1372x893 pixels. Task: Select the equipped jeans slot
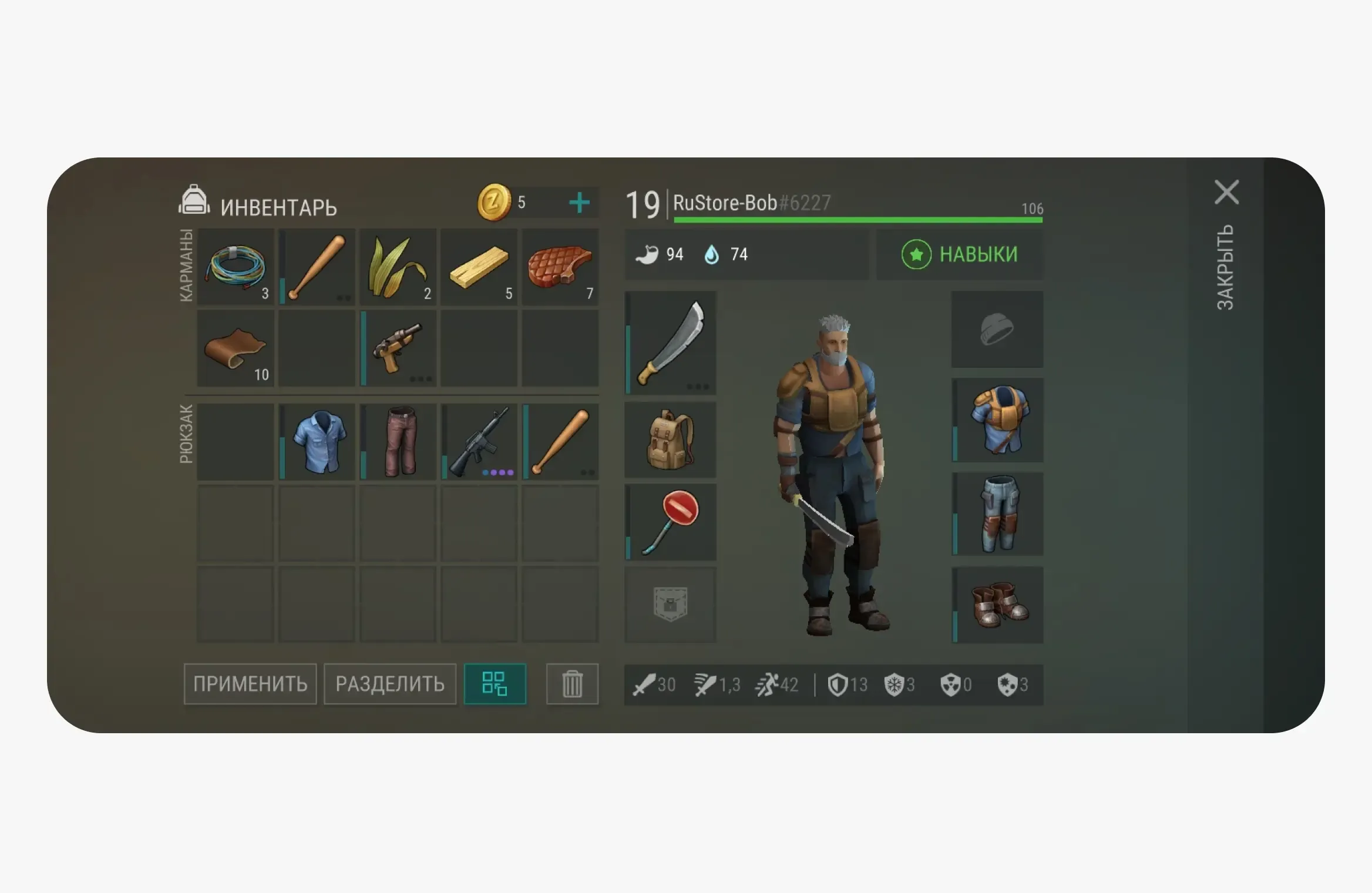click(997, 513)
